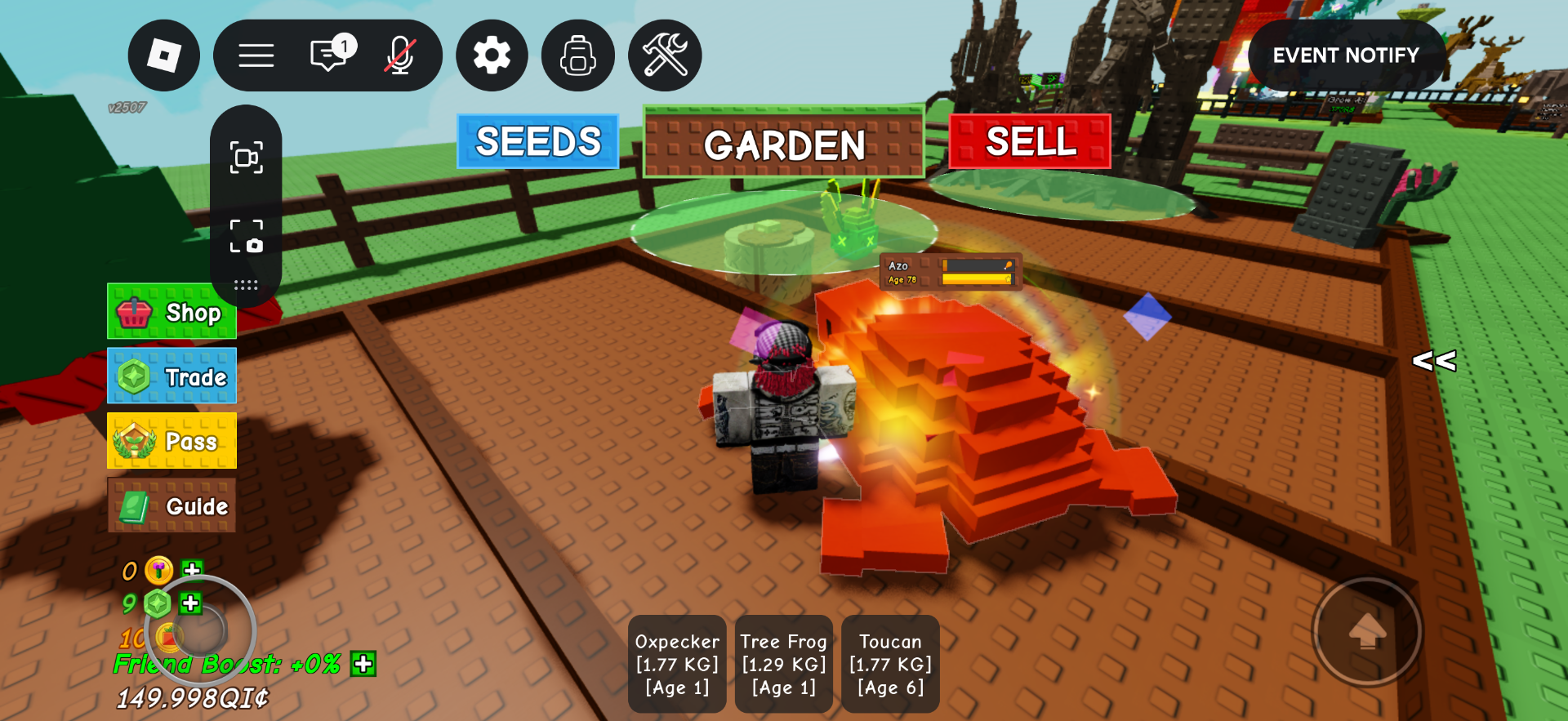Image resolution: width=1568 pixels, height=721 pixels.
Task: Select the Oxpecker pet slot
Action: coord(677,664)
